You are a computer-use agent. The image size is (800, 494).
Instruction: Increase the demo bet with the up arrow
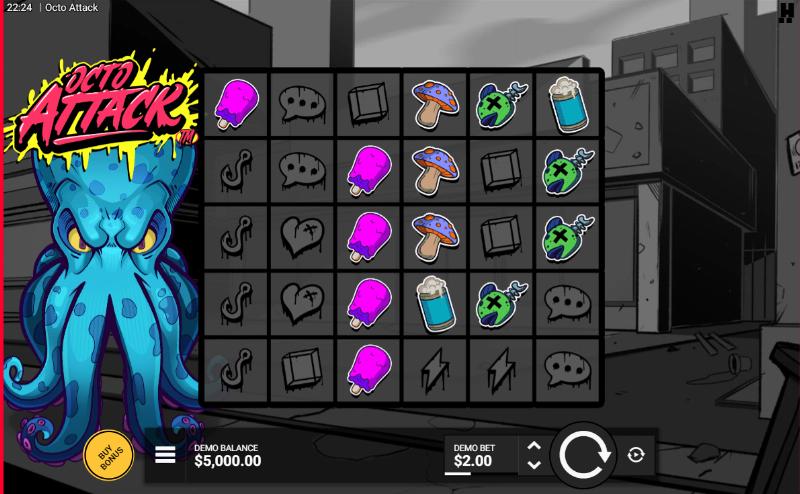click(x=533, y=446)
